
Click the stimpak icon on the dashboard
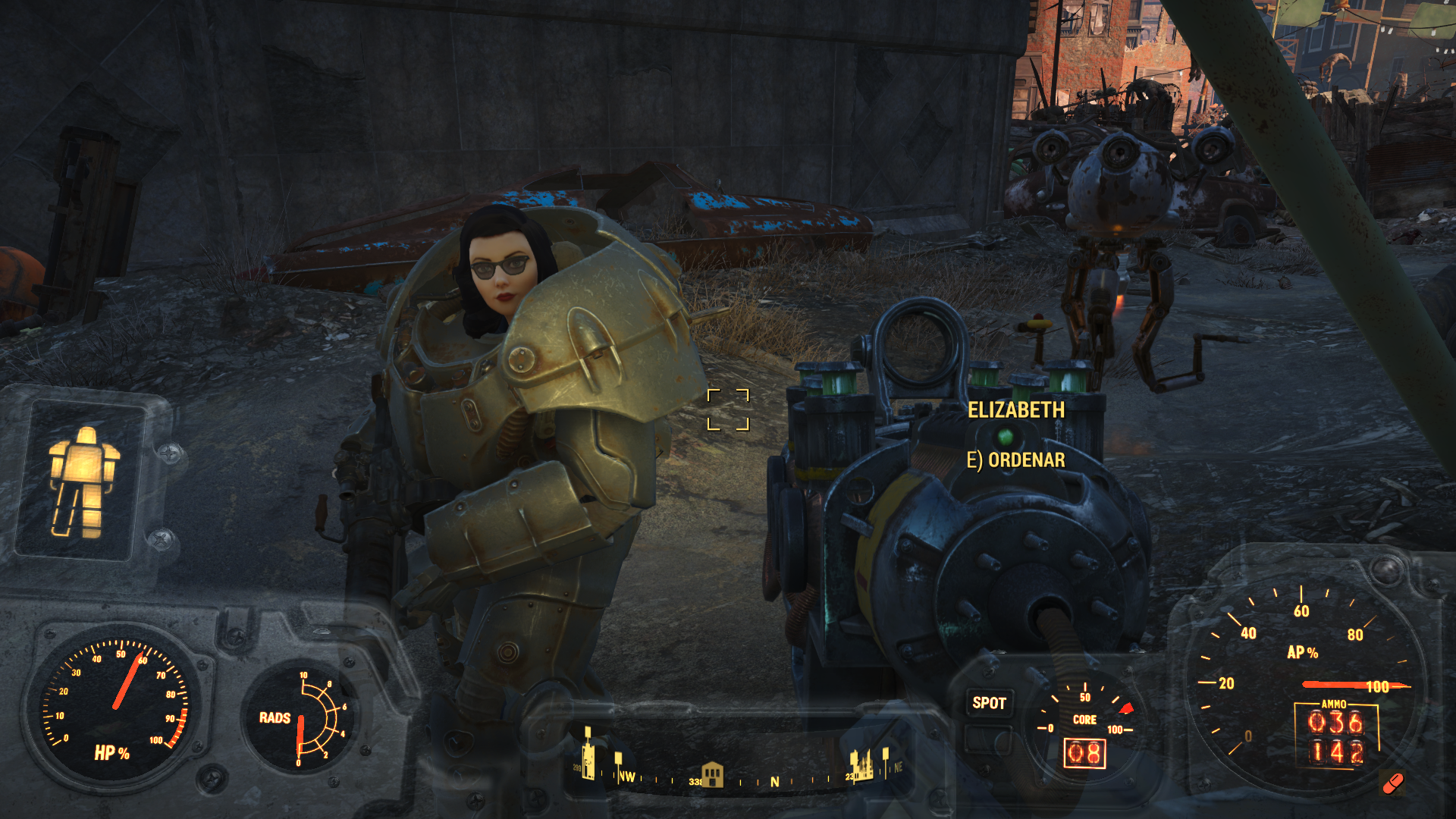click(x=1393, y=783)
